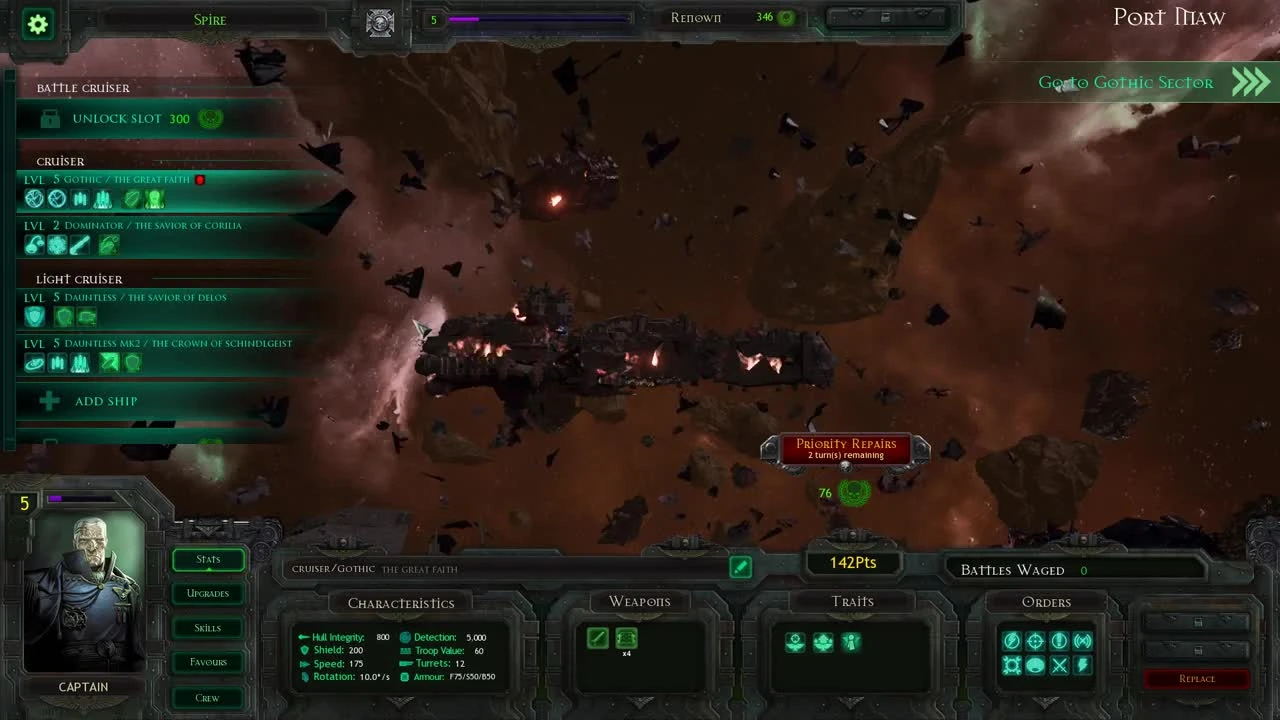The width and height of the screenshot is (1280, 720).
Task: Expand the Go to Gothic Sector chevrons
Action: pos(1249,82)
